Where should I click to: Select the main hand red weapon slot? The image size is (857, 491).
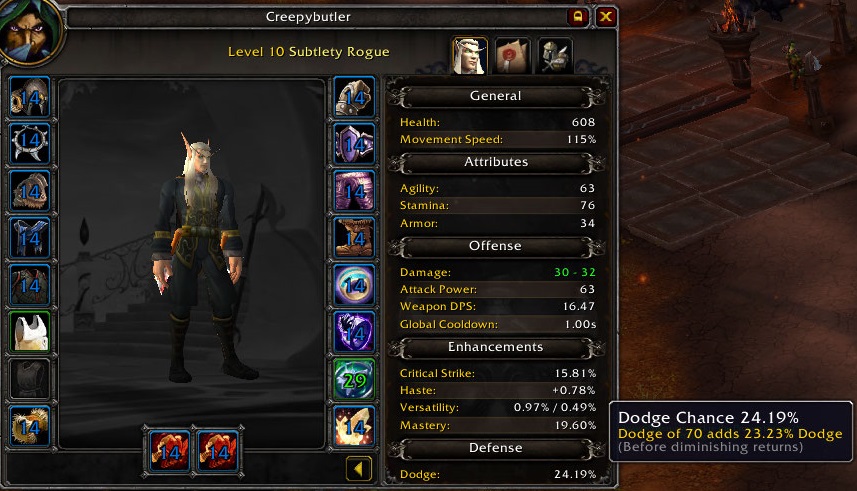168,451
